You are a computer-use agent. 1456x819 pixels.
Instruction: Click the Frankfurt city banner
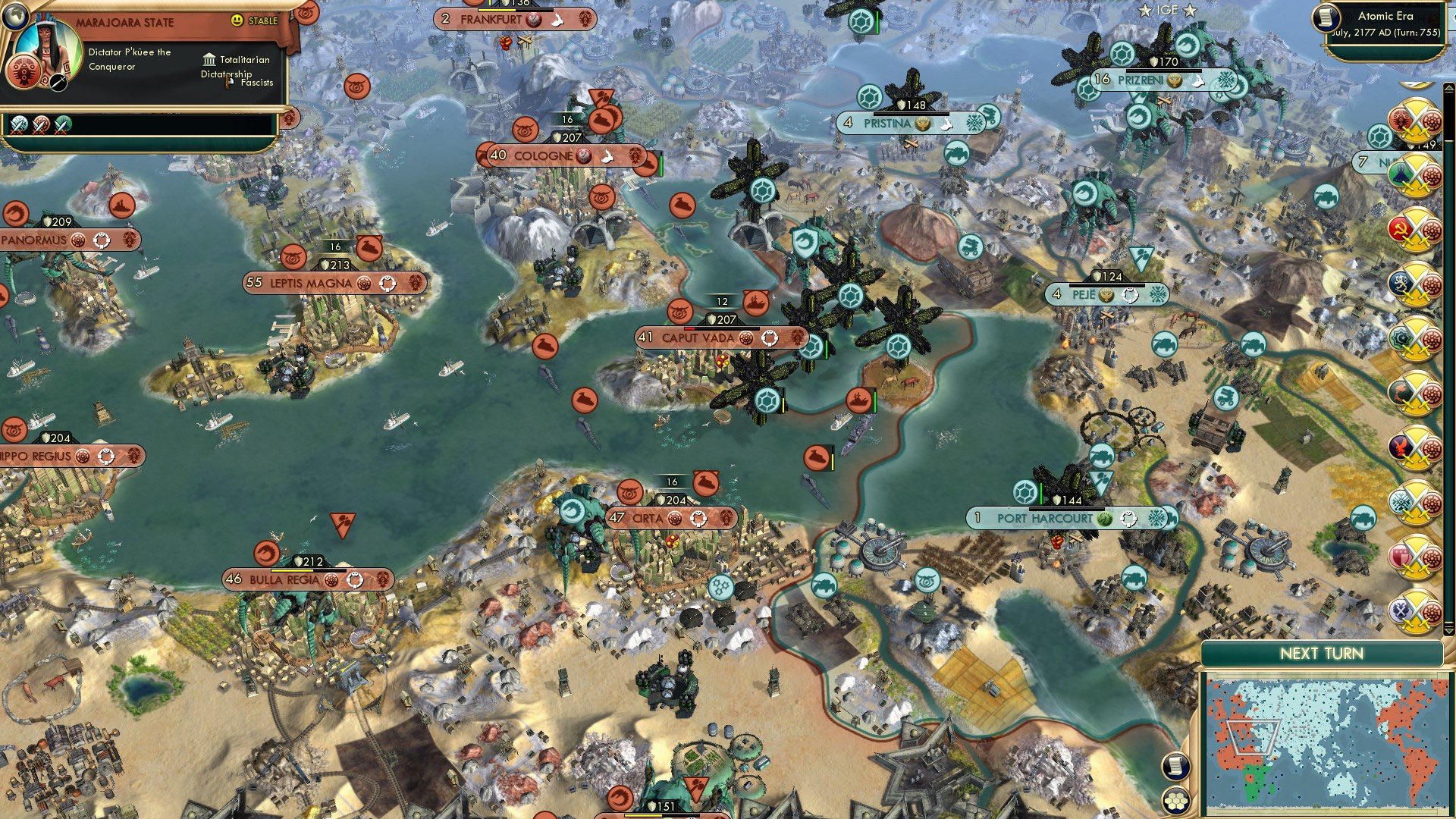pyautogui.click(x=491, y=19)
